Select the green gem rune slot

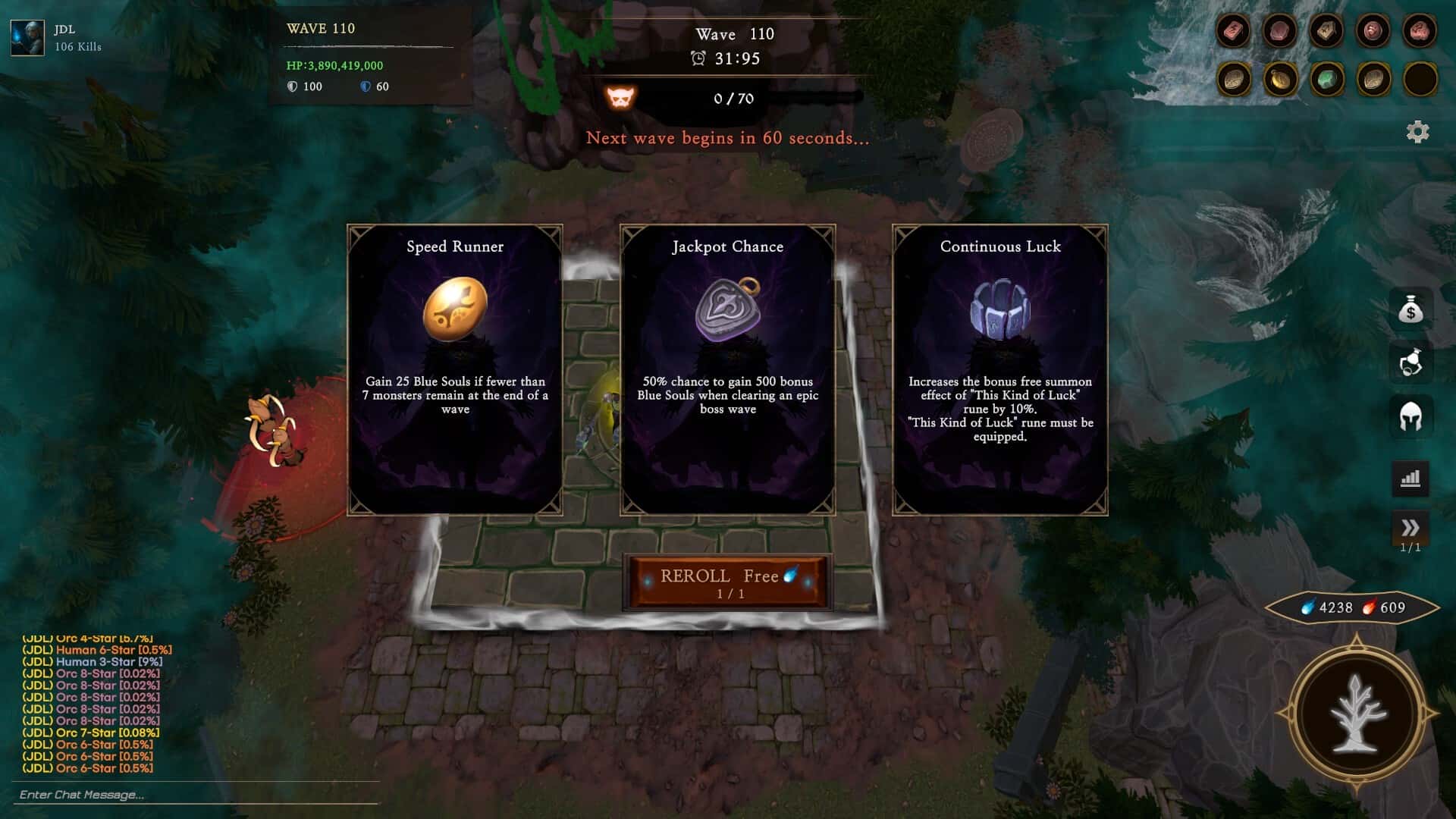[1326, 79]
